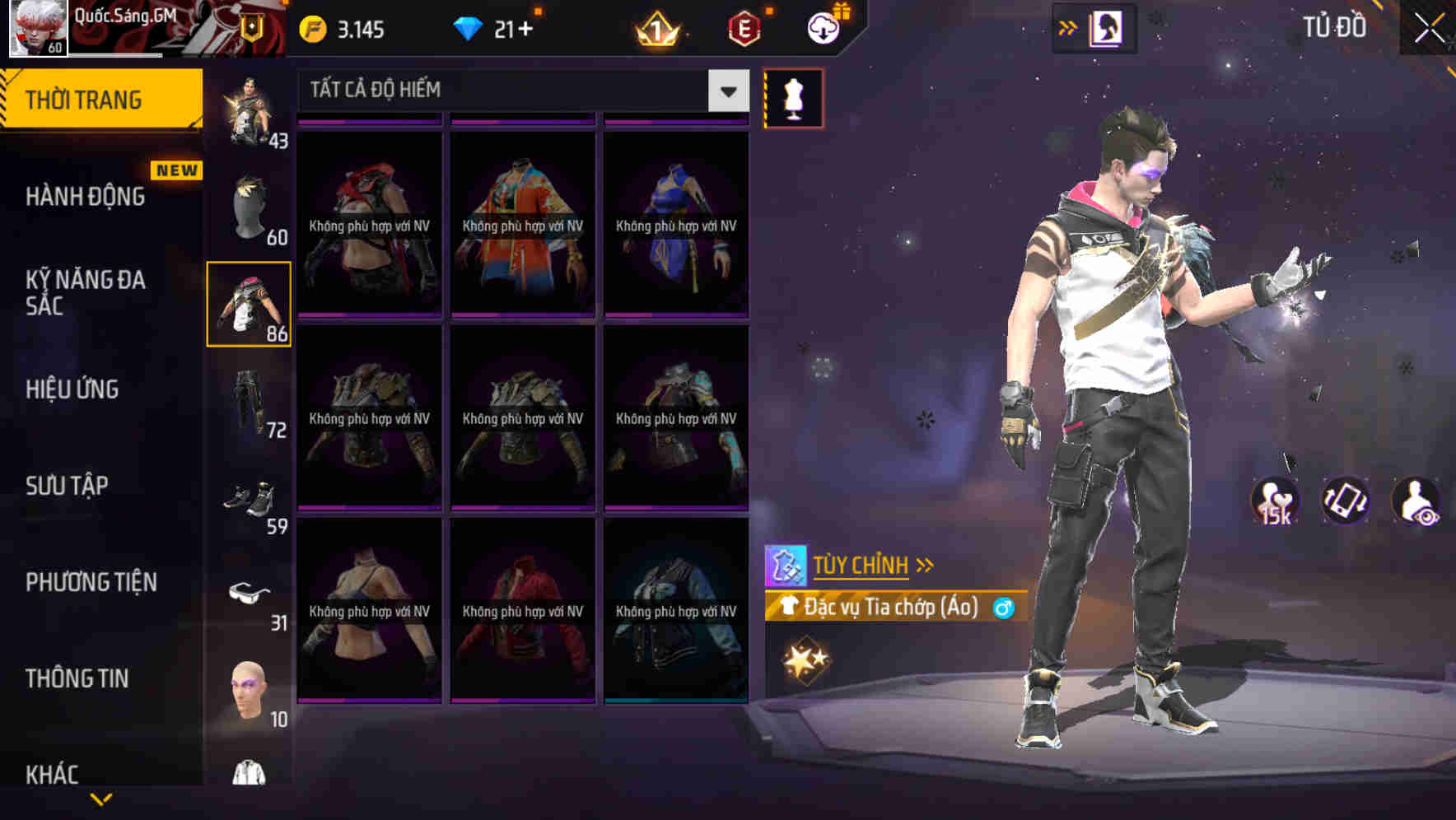
Task: Toggle the mannequin display button
Action: [793, 97]
